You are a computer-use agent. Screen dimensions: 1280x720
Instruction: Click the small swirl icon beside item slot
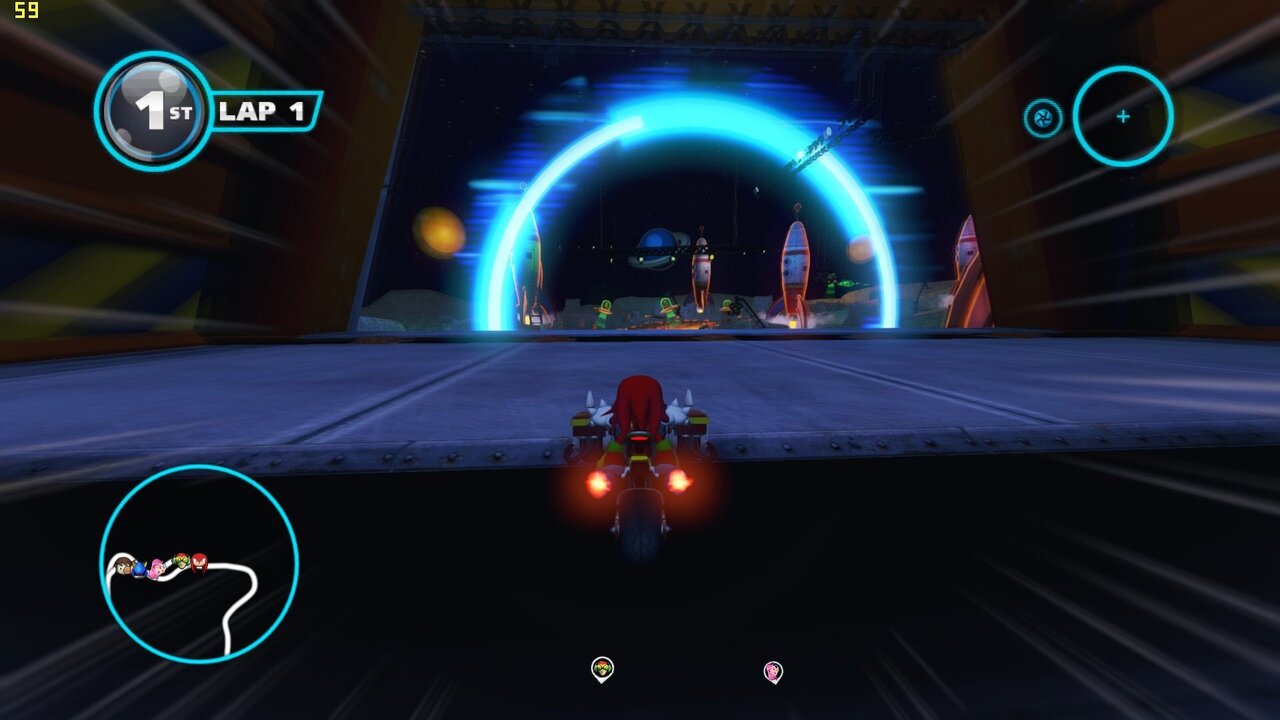[x=1042, y=118]
